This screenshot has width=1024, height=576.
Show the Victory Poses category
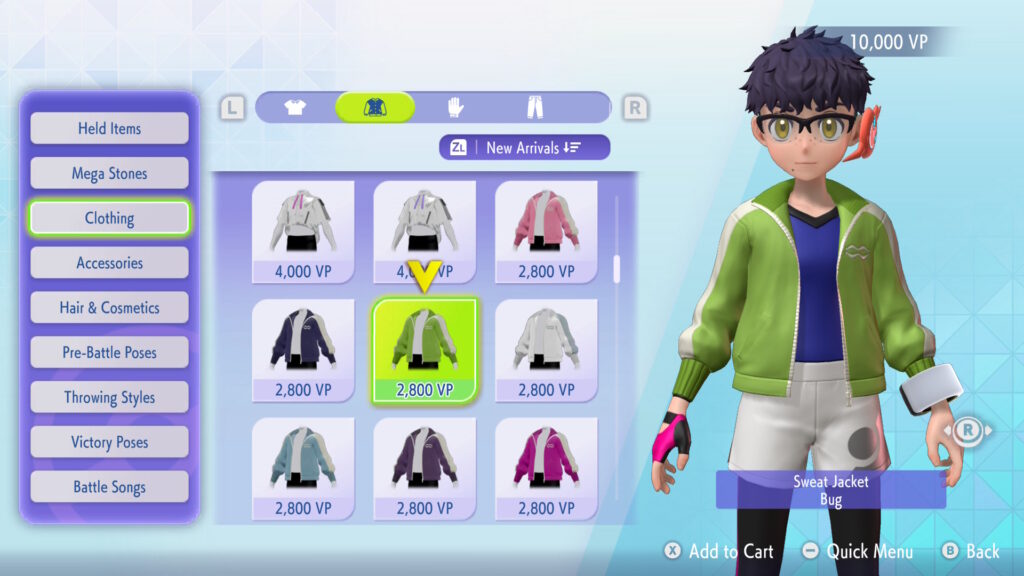(x=109, y=442)
